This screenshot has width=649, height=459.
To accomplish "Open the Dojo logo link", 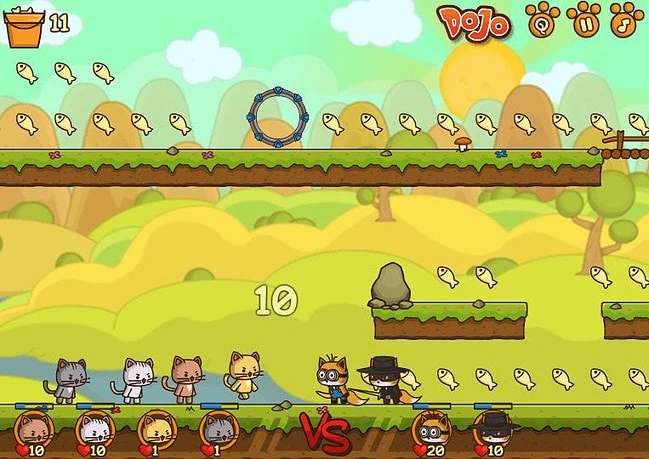I will [x=474, y=21].
